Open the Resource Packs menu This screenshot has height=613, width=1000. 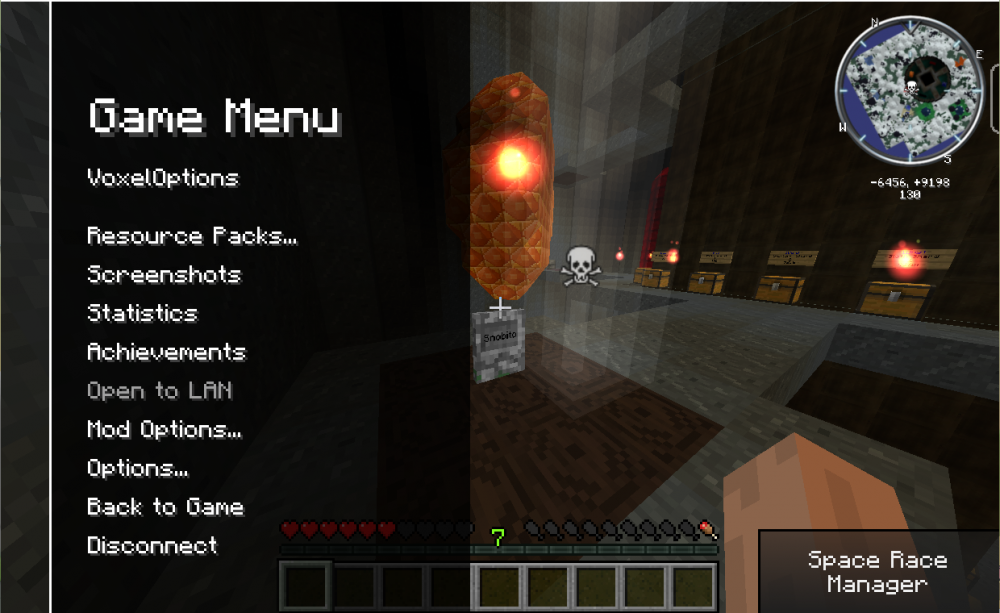192,236
